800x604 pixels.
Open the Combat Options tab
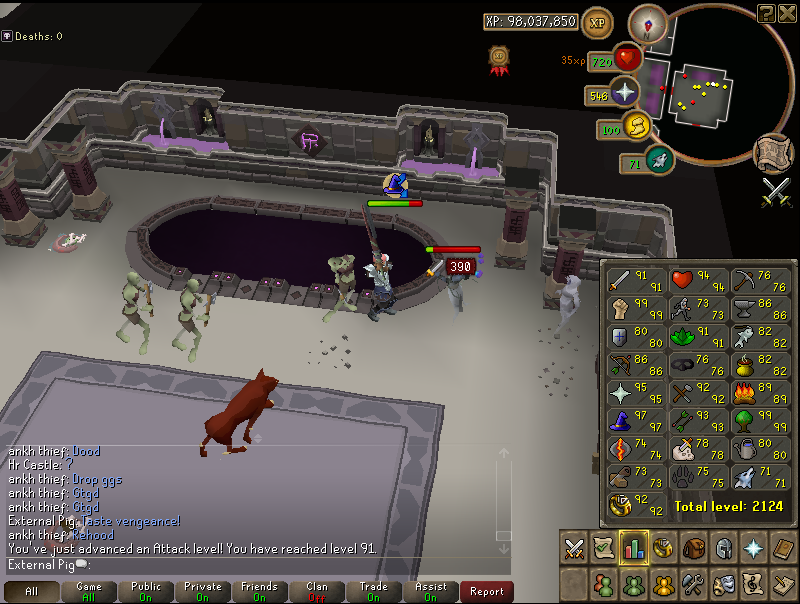pos(574,548)
